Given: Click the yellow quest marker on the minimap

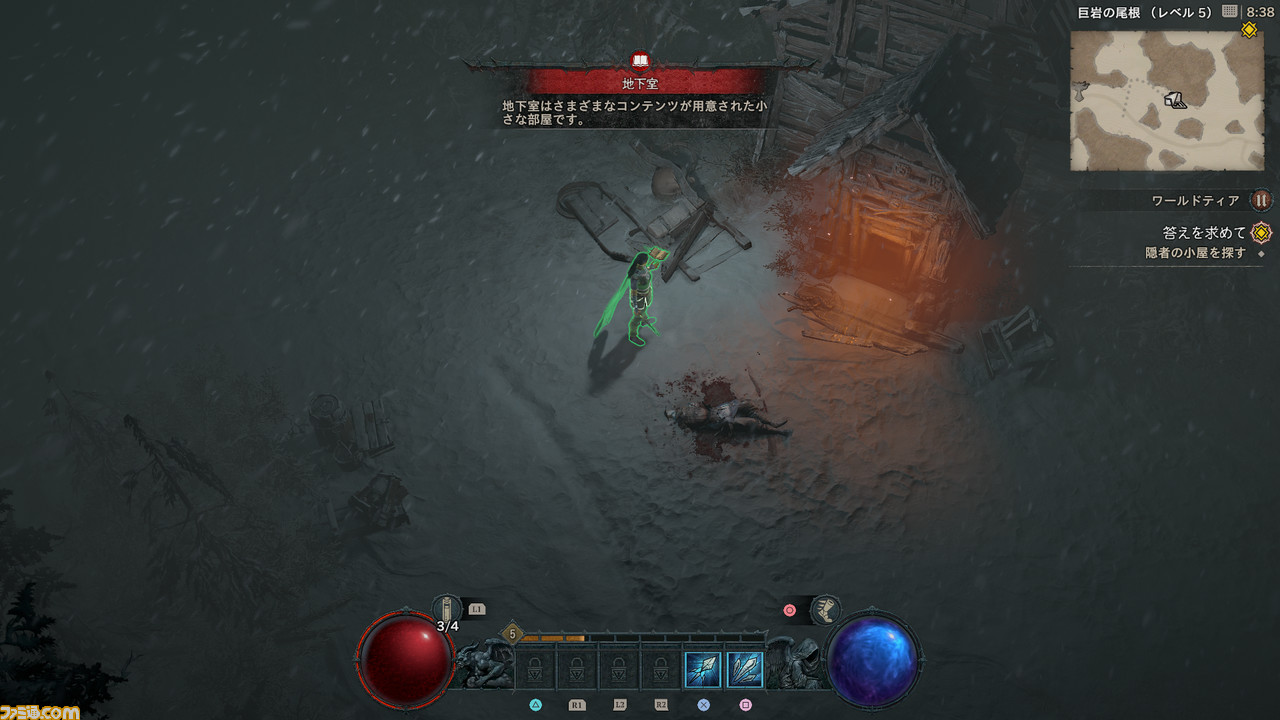Looking at the screenshot, I should 1249,30.
